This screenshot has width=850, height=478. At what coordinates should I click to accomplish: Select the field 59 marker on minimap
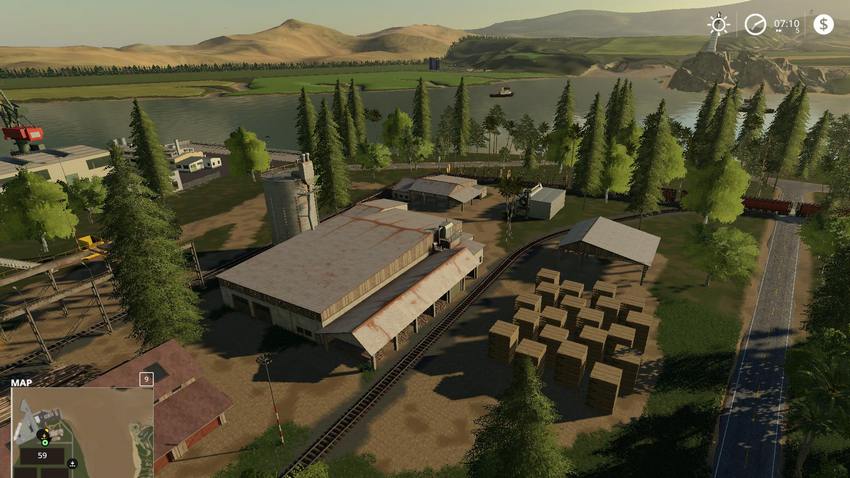coord(43,455)
